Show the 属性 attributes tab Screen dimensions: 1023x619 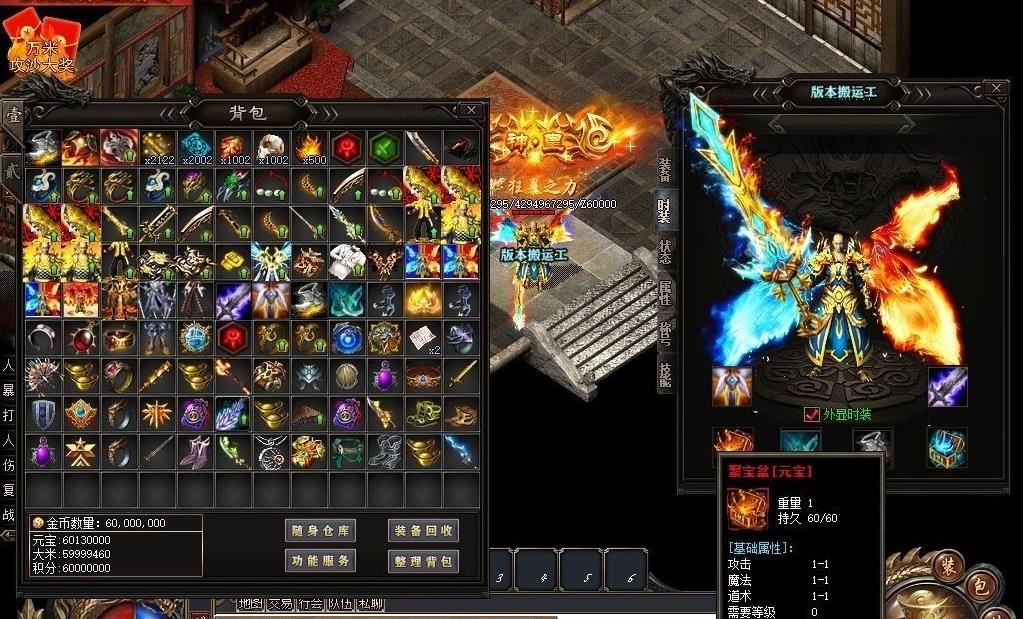click(x=665, y=293)
